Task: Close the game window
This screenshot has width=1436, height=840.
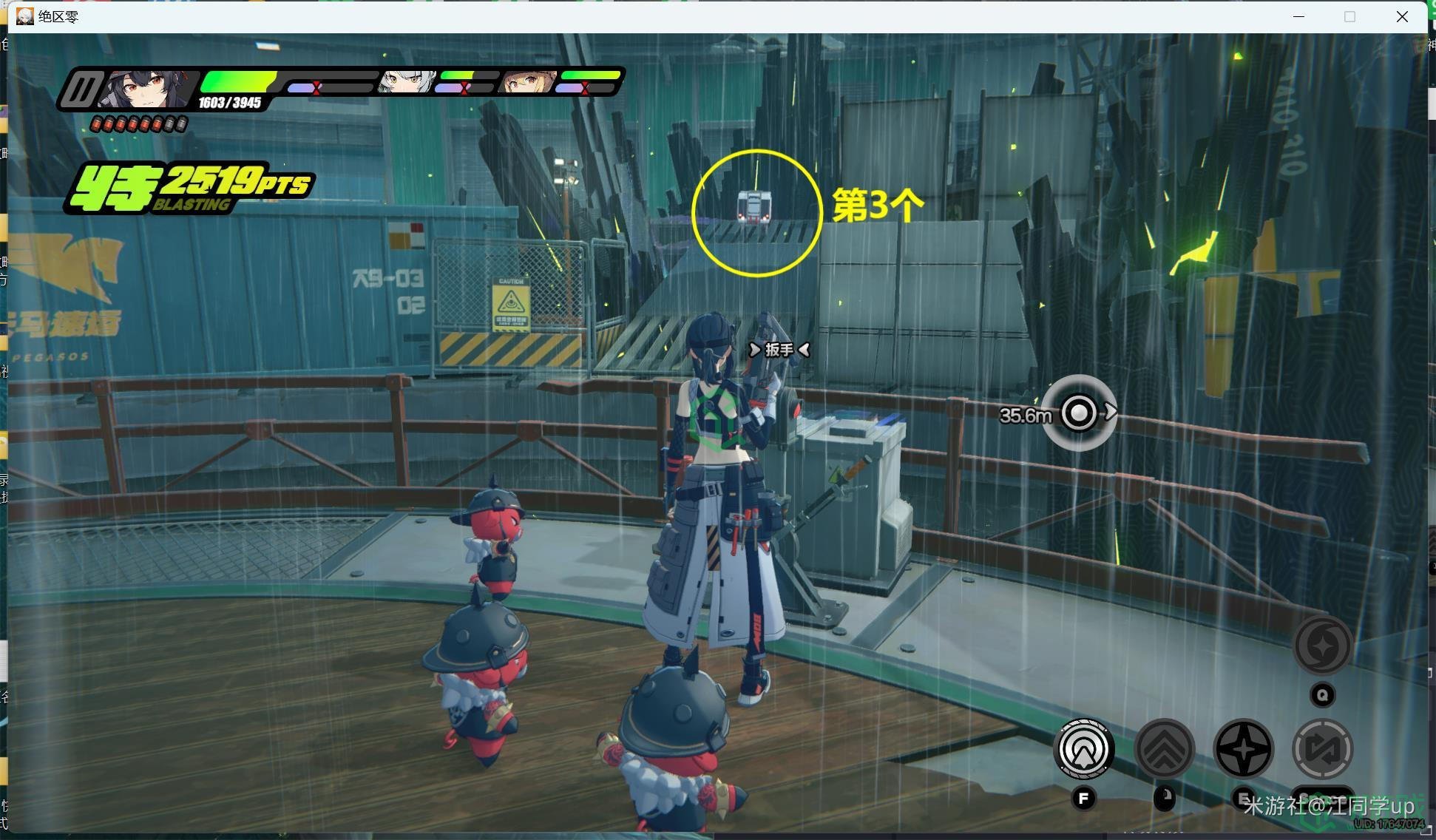Action: pos(1401,16)
